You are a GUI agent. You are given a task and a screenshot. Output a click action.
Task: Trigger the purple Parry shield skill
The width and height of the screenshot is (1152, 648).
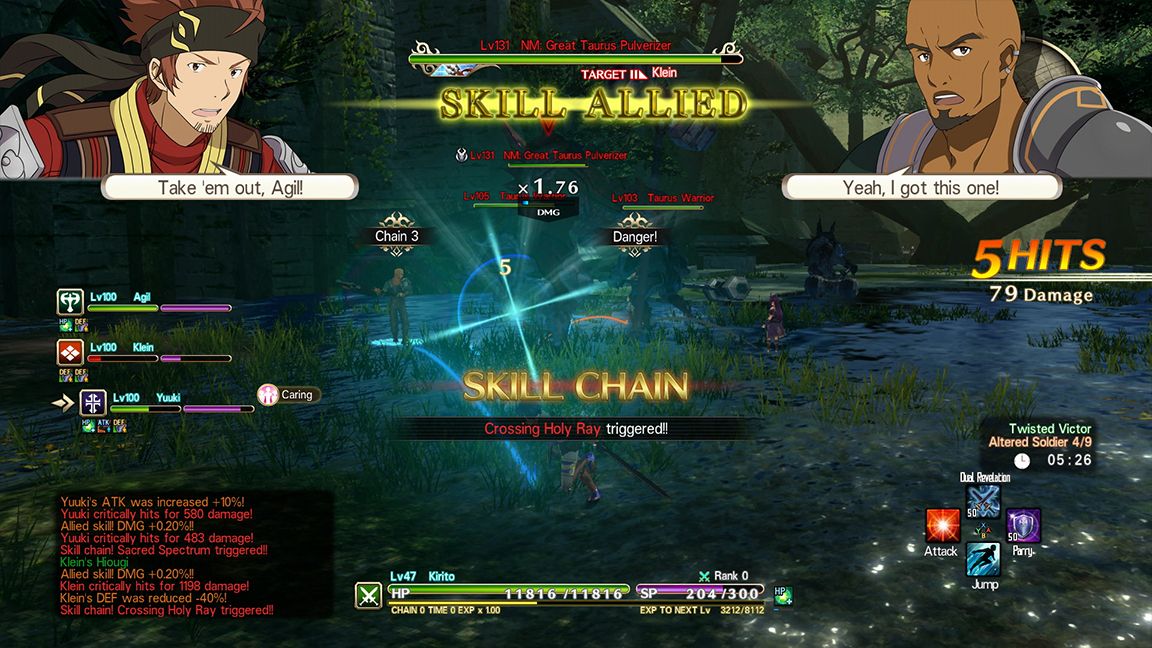point(1023,525)
